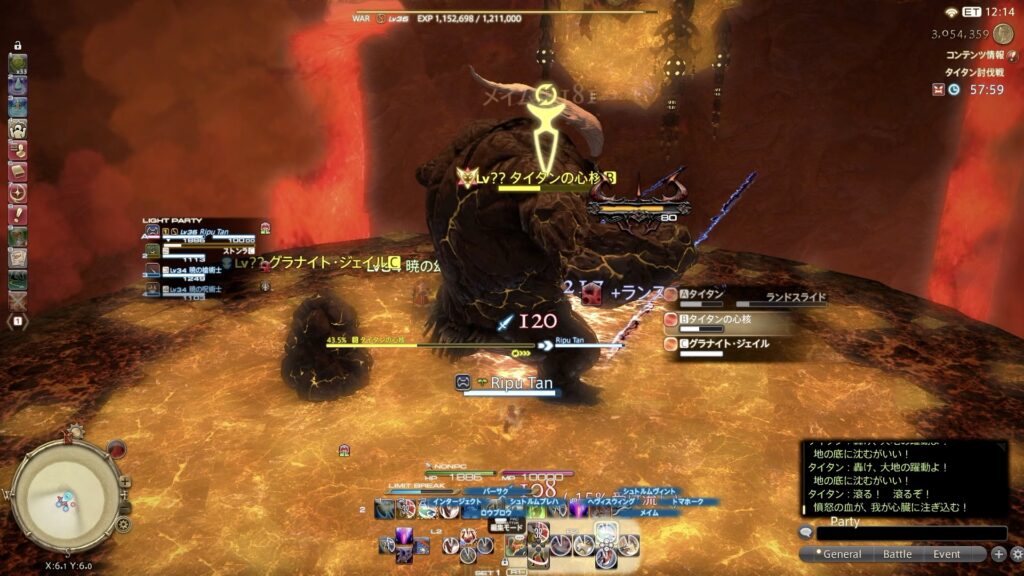Open the compass icon in side hotbar

18,193
